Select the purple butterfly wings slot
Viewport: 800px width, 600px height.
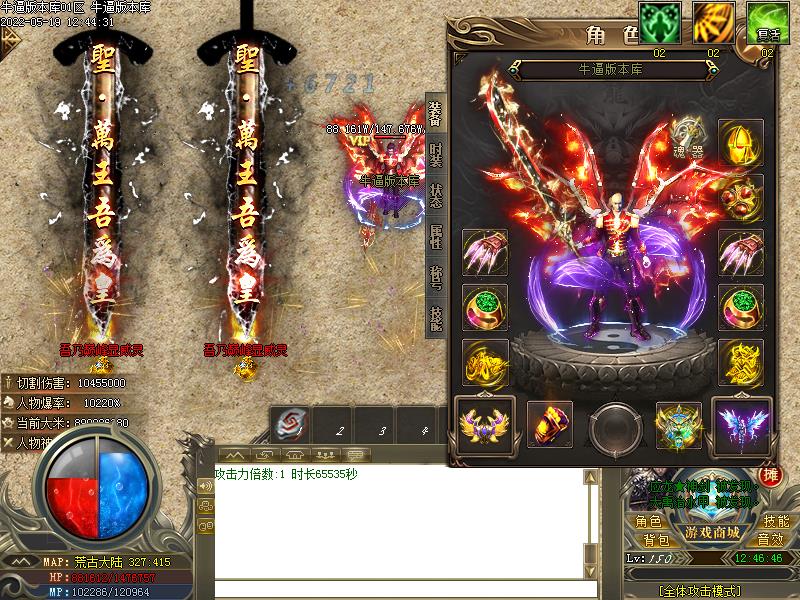(x=741, y=424)
